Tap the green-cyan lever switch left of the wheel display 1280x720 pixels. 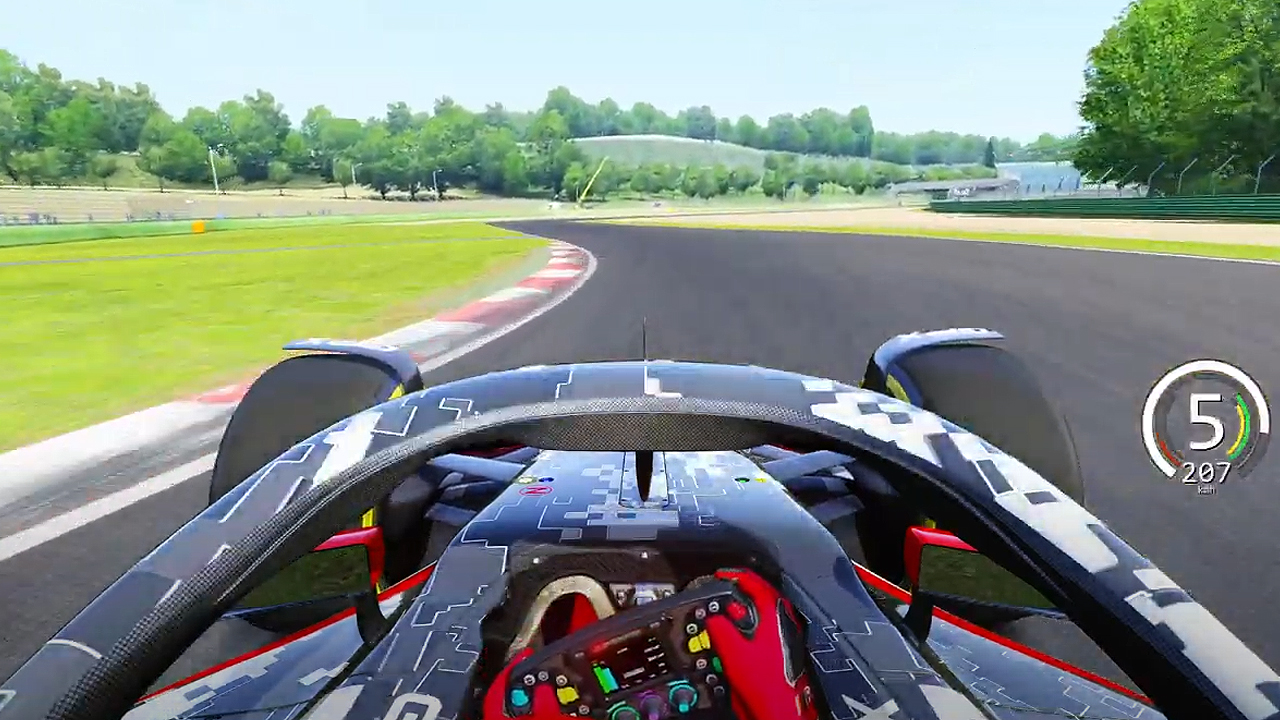[605, 678]
